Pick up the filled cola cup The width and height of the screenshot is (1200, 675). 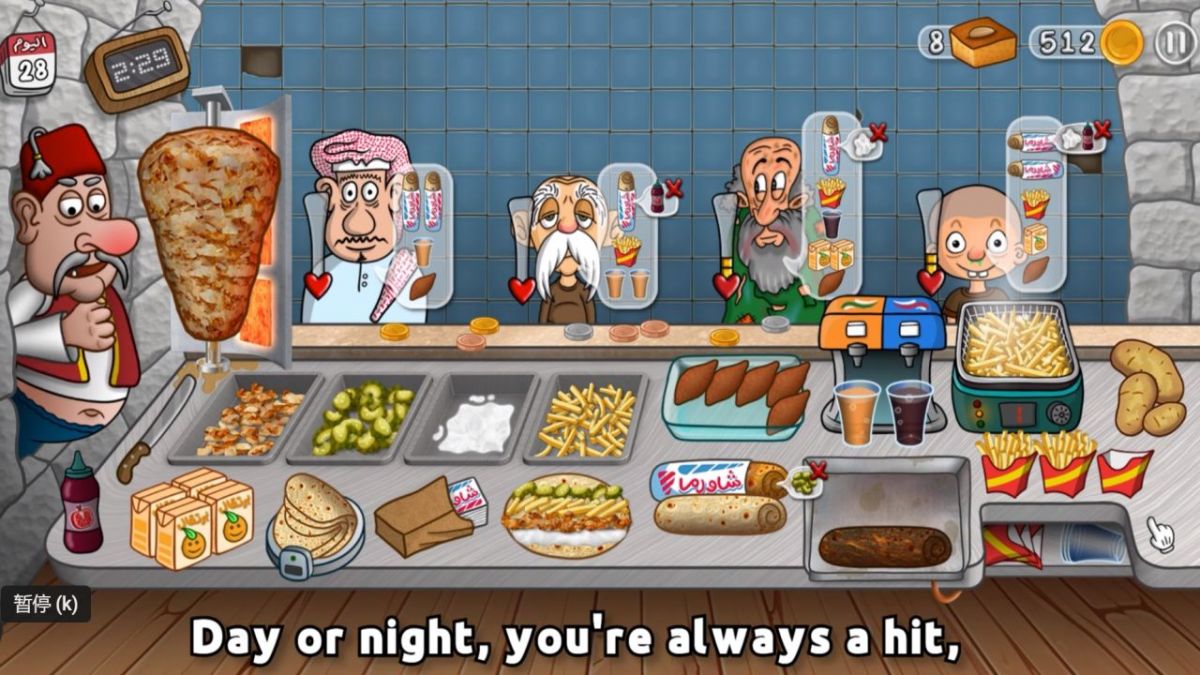tap(910, 412)
